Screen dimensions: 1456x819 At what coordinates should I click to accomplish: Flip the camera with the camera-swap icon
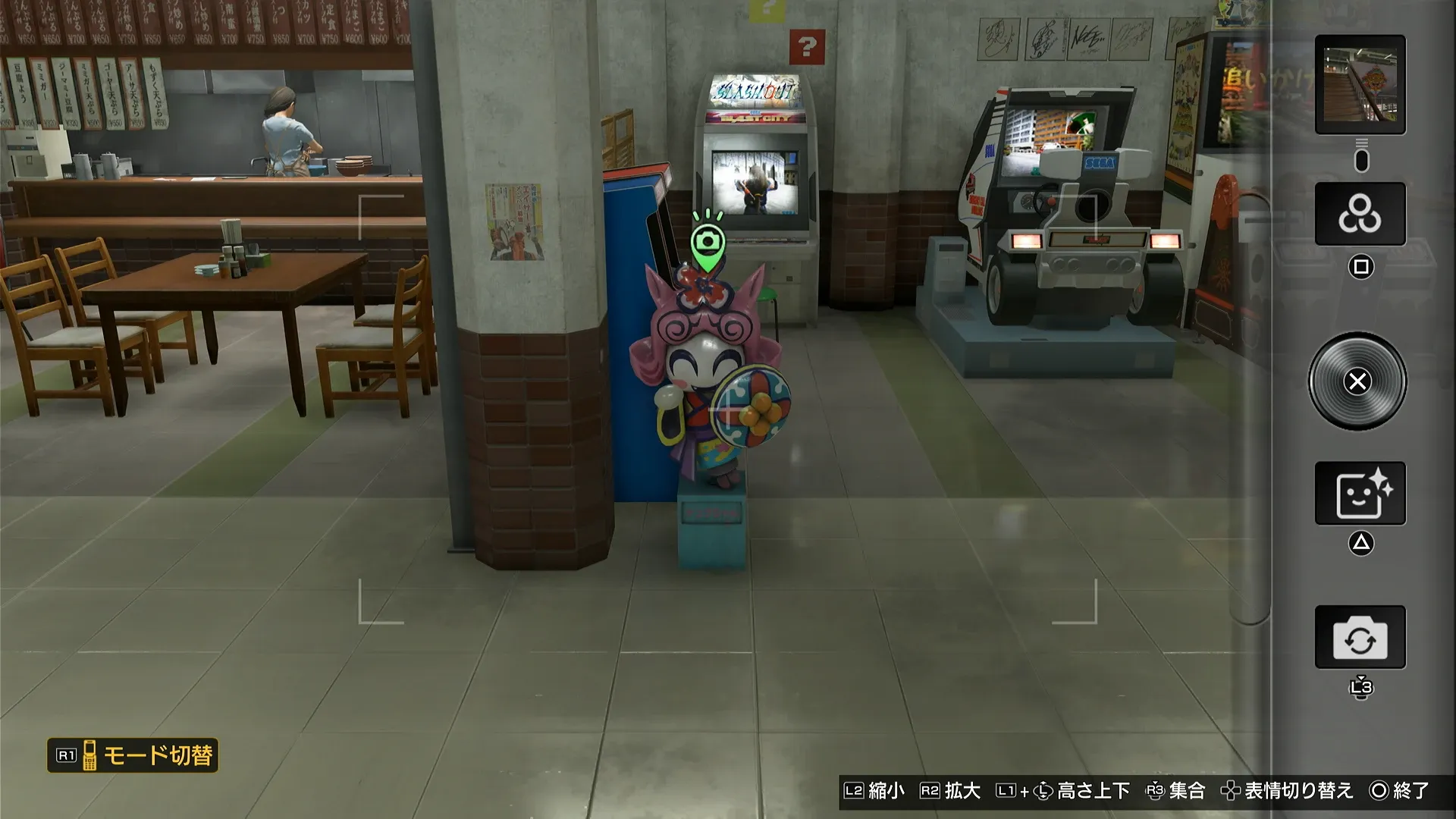(x=1360, y=637)
